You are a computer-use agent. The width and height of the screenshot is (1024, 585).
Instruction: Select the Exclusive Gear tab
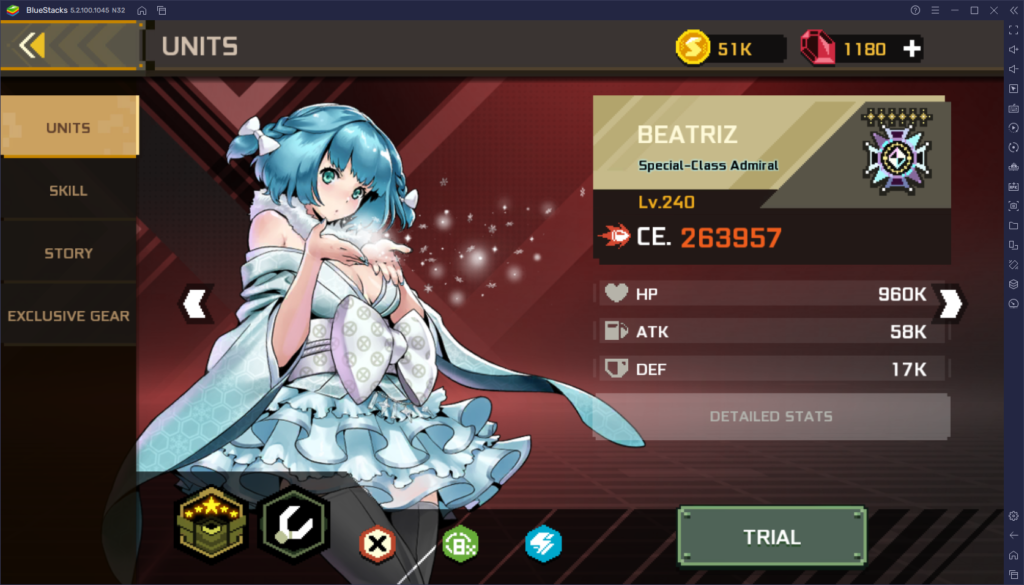(x=68, y=316)
